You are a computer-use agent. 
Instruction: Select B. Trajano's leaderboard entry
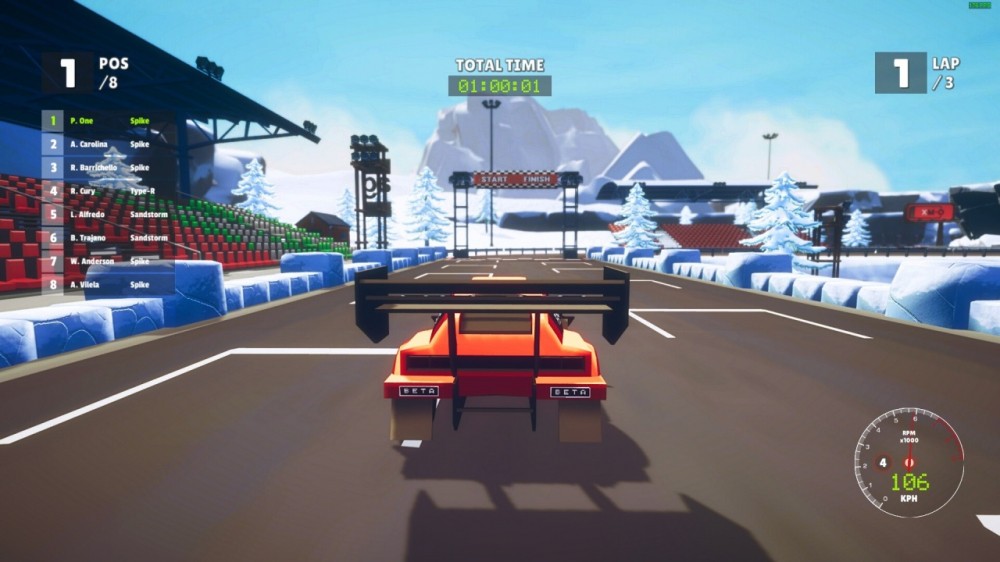pyautogui.click(x=108, y=239)
